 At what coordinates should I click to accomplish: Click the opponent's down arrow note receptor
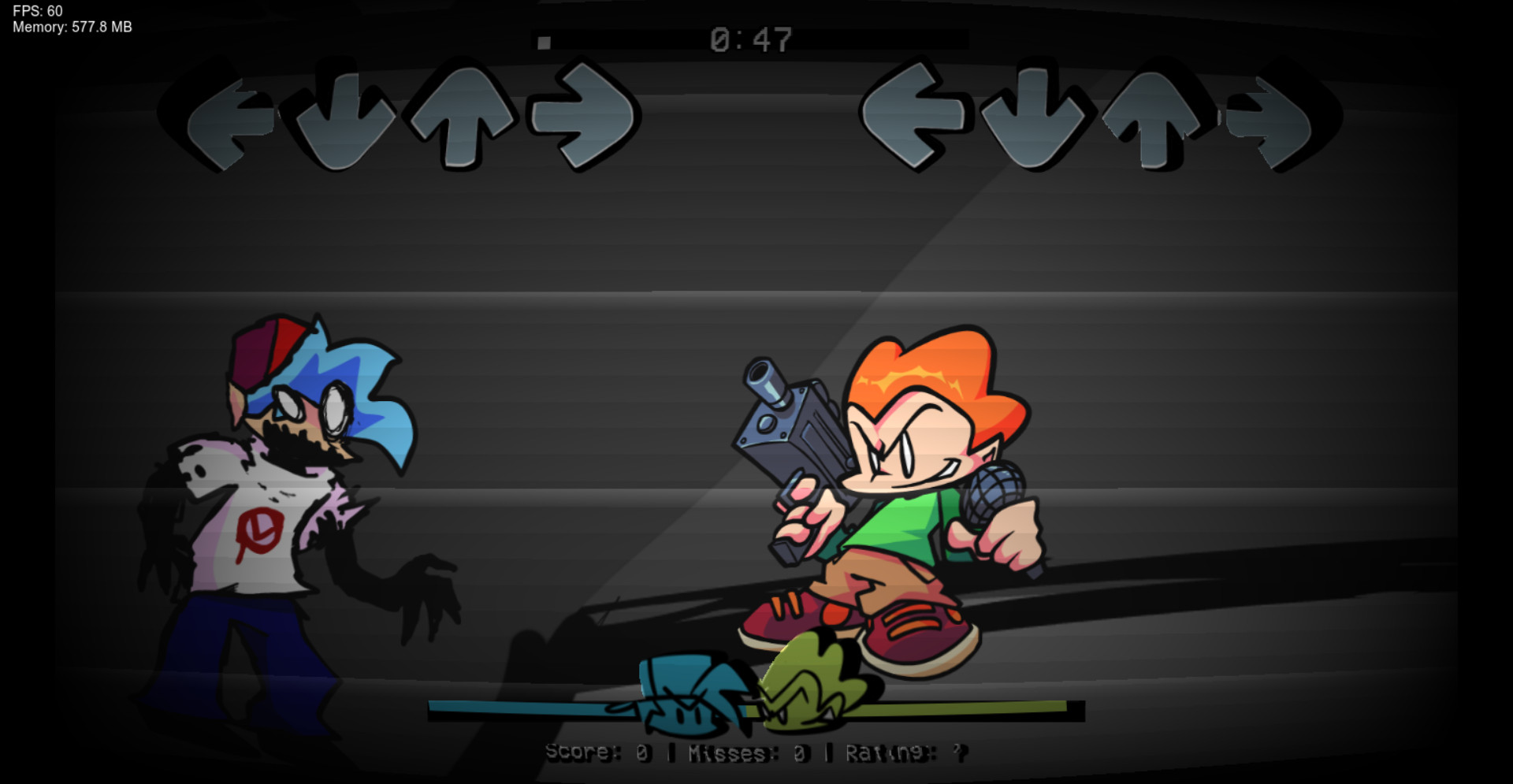[x=344, y=118]
